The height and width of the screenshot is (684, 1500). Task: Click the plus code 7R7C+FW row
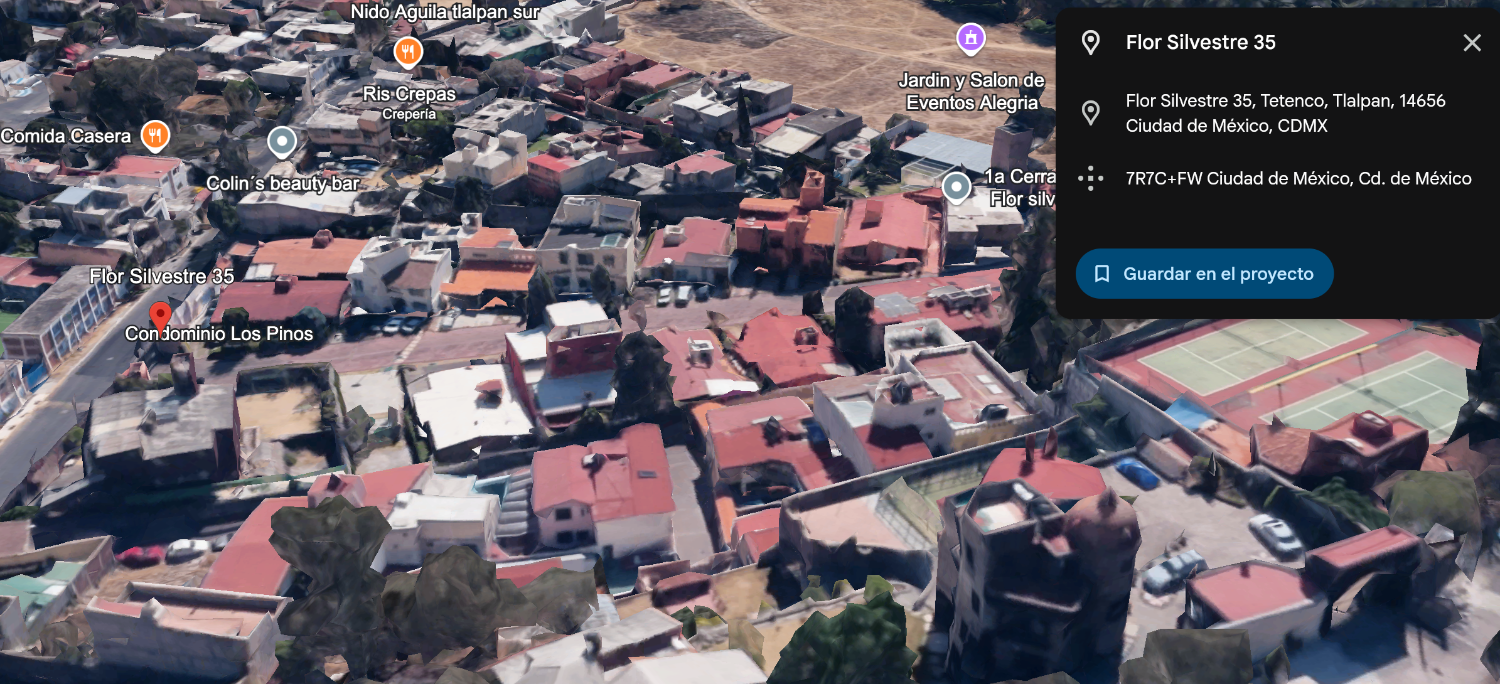coord(1298,179)
